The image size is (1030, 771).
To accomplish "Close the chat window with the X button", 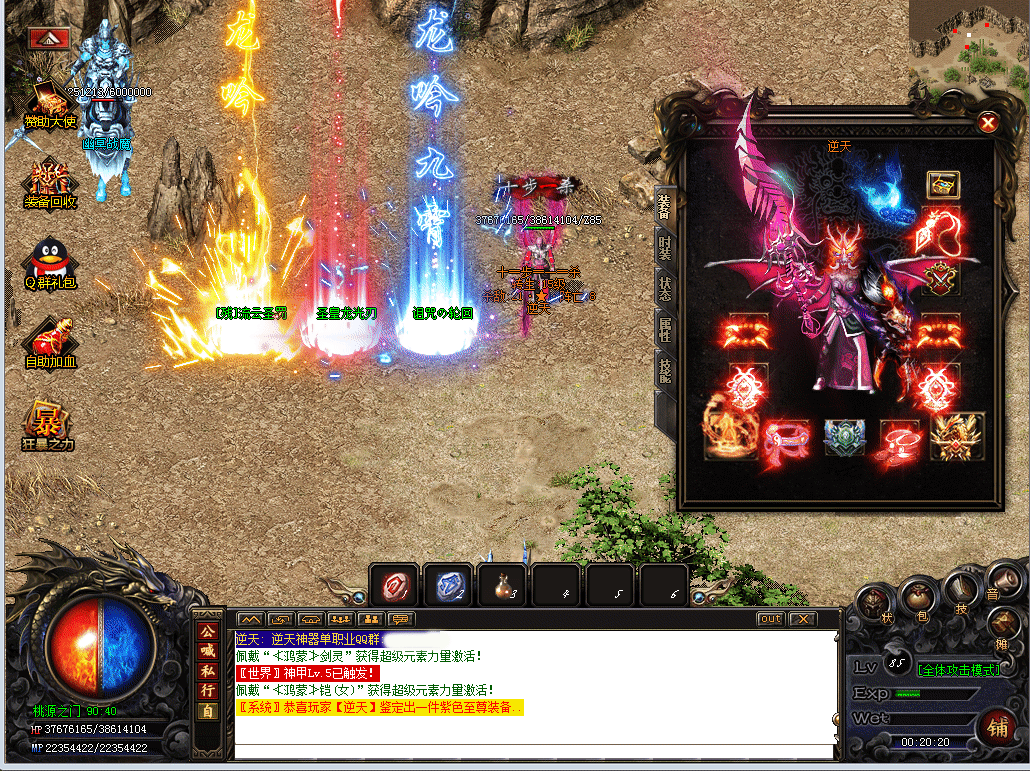I will tap(802, 619).
